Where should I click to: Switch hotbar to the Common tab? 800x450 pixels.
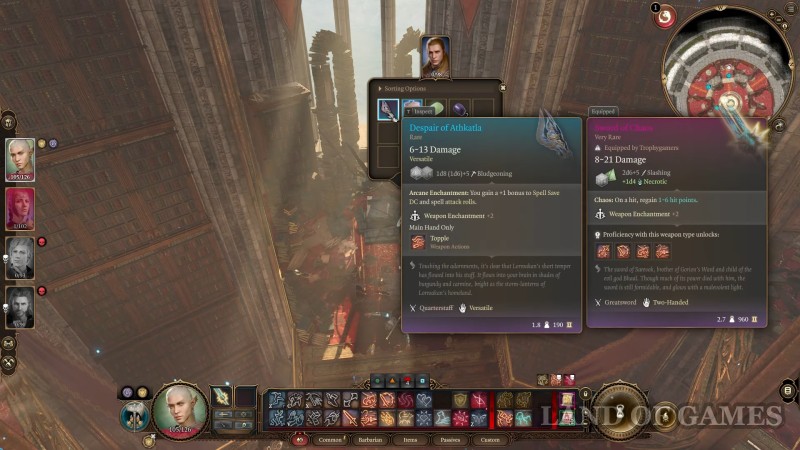click(328, 439)
